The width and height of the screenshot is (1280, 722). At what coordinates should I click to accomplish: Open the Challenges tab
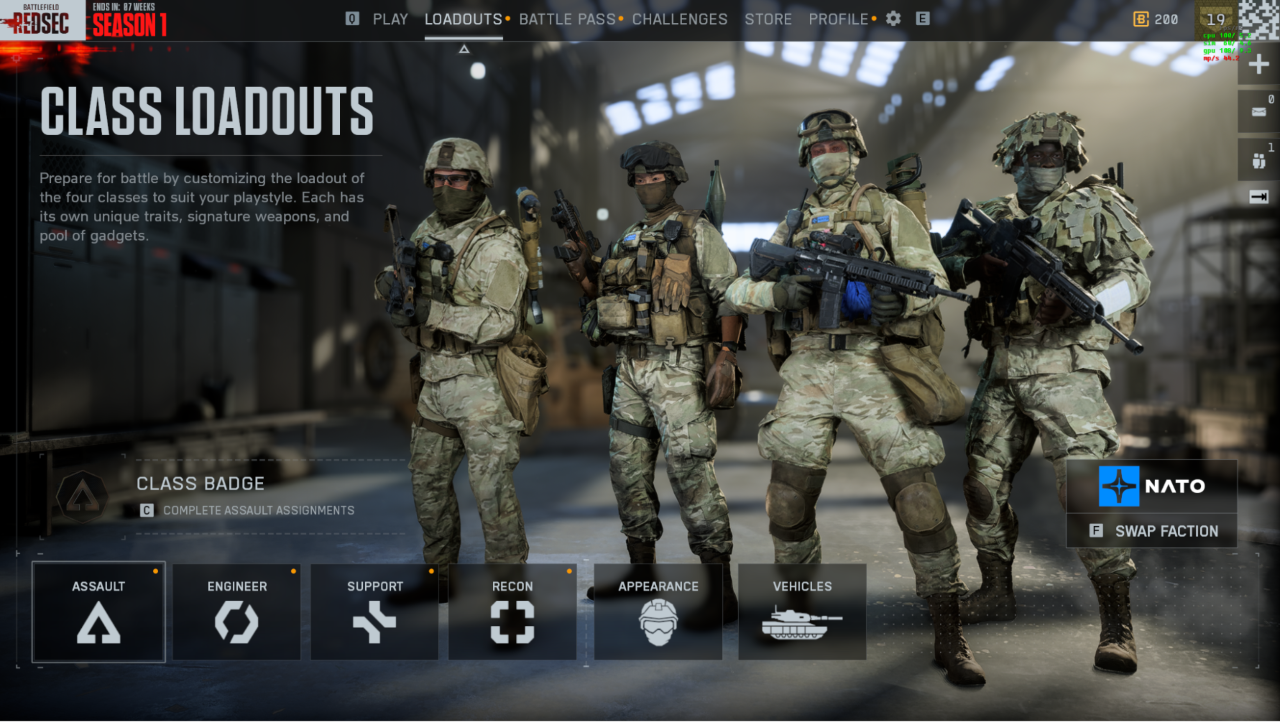pyautogui.click(x=680, y=19)
